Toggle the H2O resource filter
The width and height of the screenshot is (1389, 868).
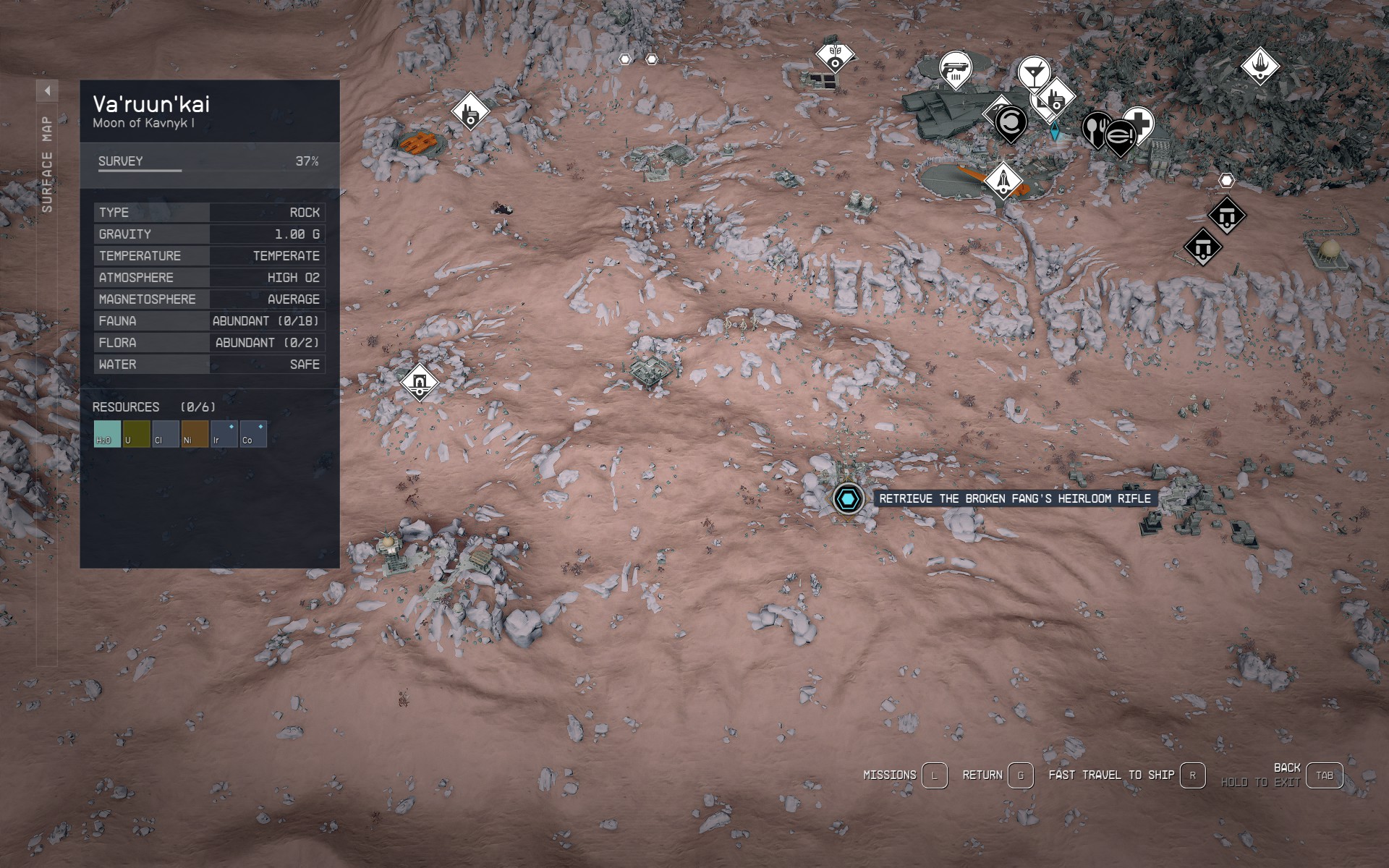pyautogui.click(x=106, y=433)
